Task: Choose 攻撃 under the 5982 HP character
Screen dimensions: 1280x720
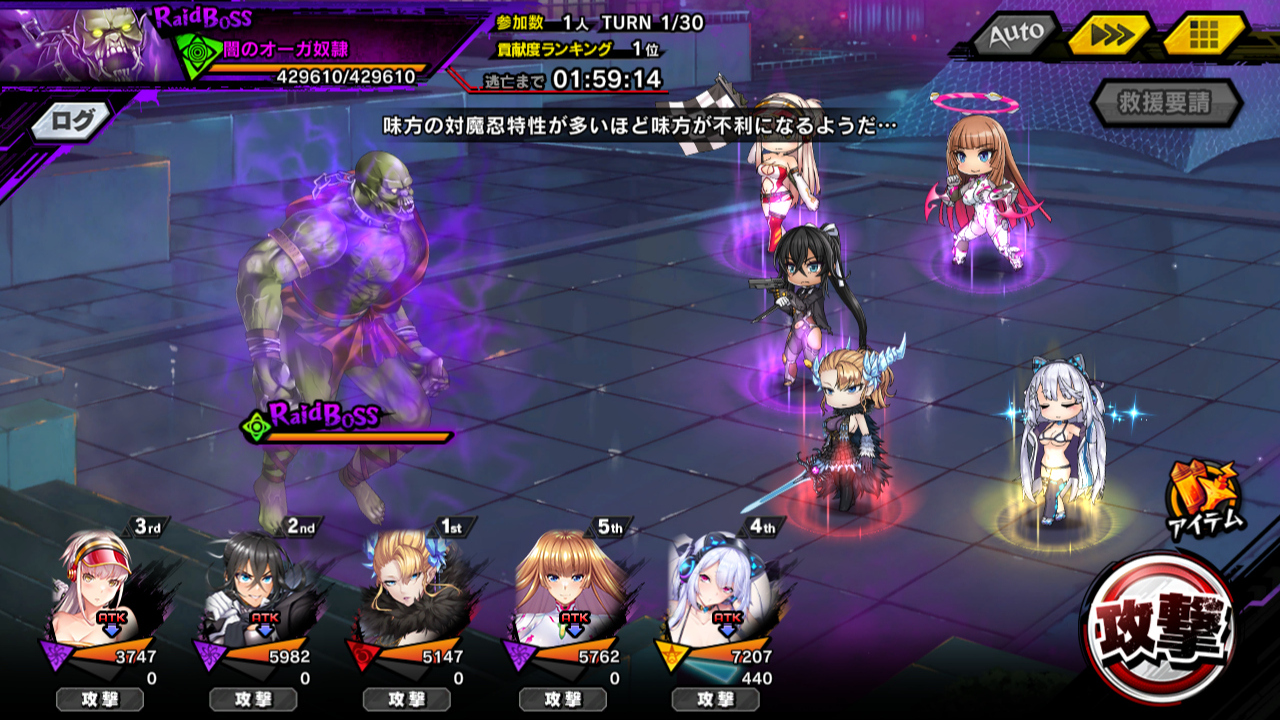Action: pos(254,699)
